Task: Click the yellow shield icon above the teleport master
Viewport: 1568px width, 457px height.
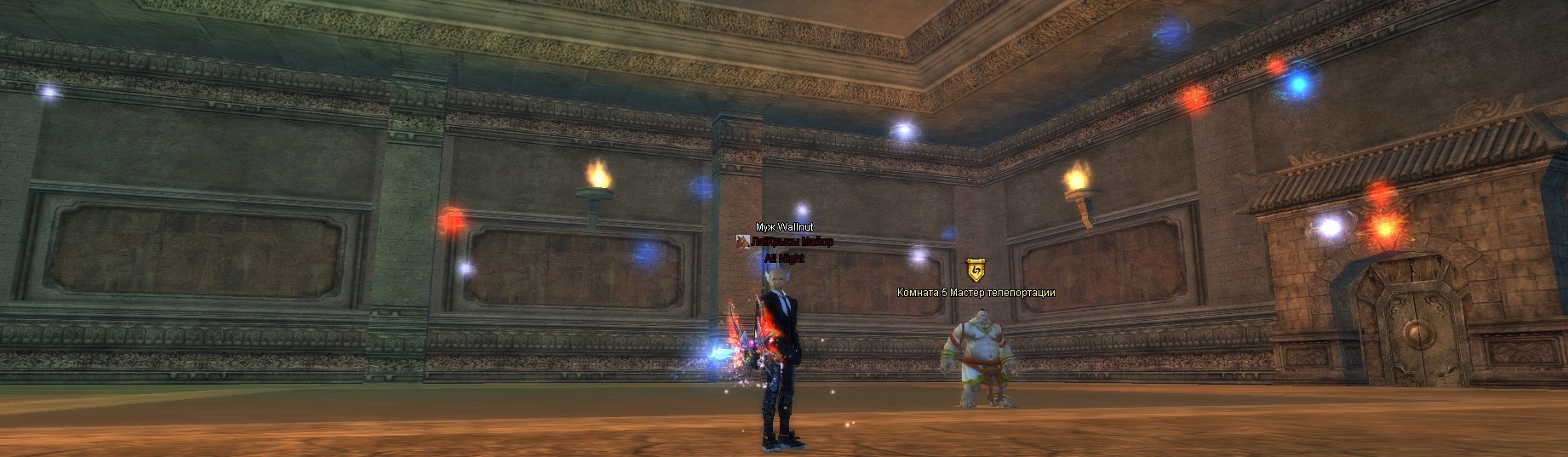Action: tap(976, 271)
